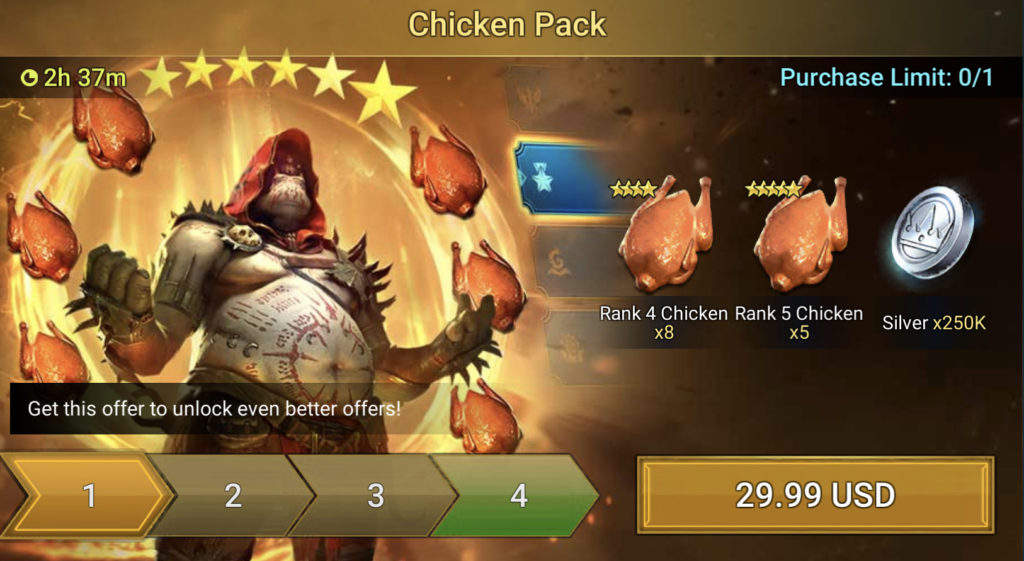Open the green offer step 4
The height and width of the screenshot is (561, 1024).
pos(518,496)
